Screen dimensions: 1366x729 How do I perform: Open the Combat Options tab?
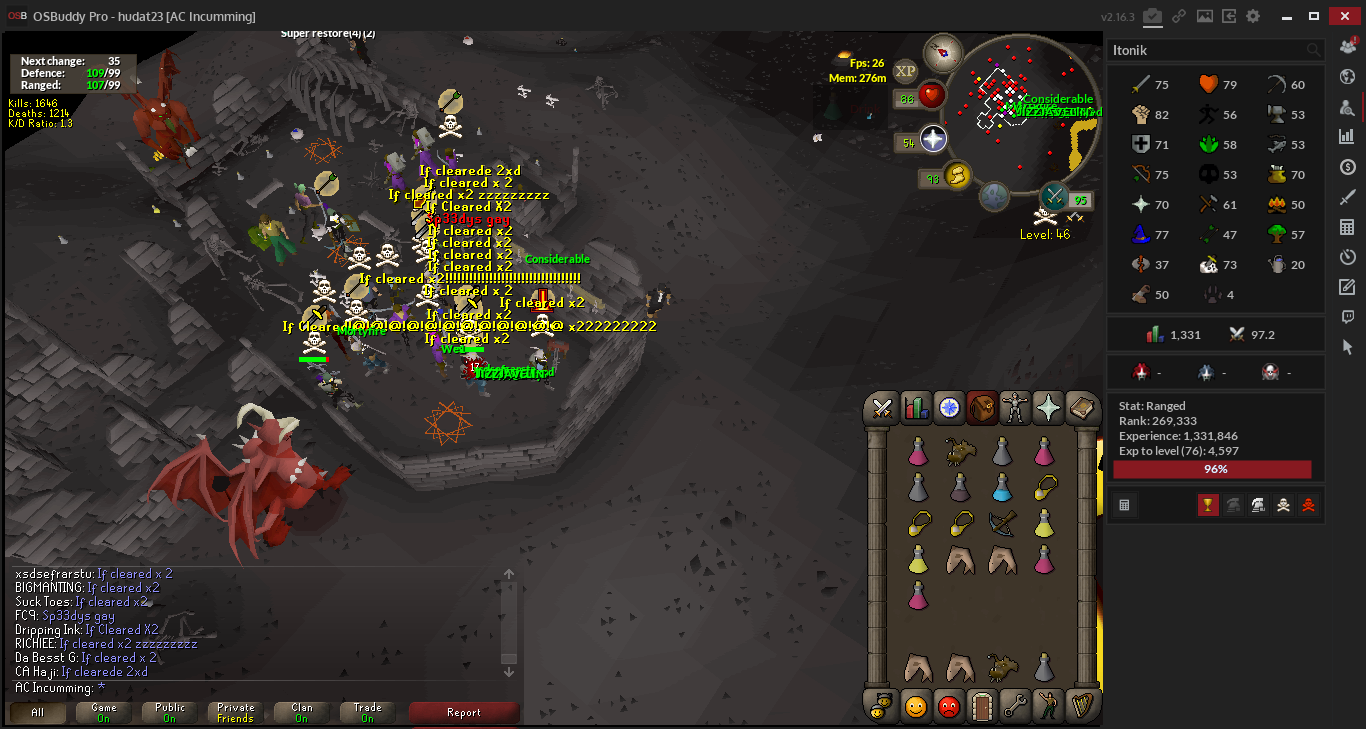(883, 407)
